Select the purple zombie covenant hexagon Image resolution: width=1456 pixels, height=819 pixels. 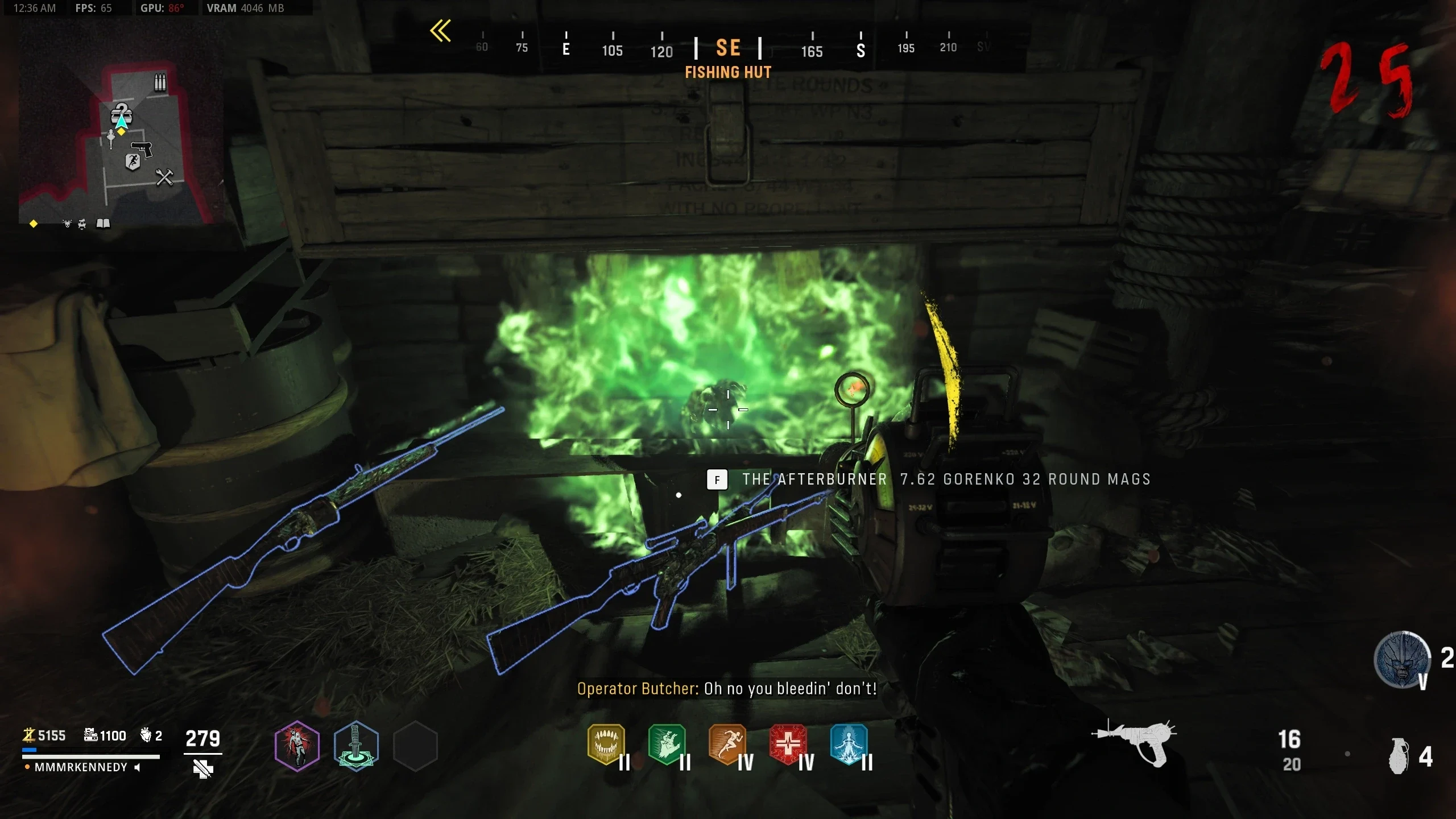coord(297,746)
